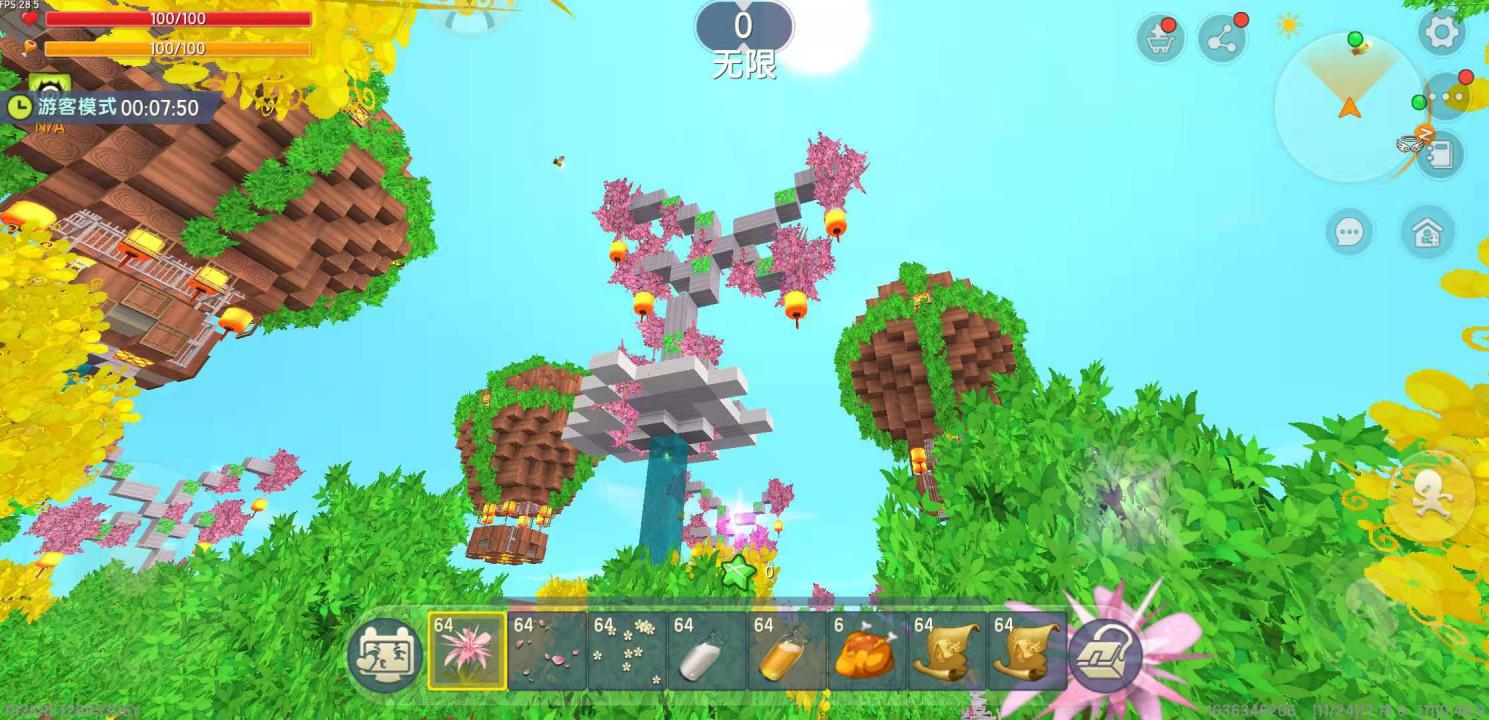Select the pink flower hotbar slot

[467, 651]
